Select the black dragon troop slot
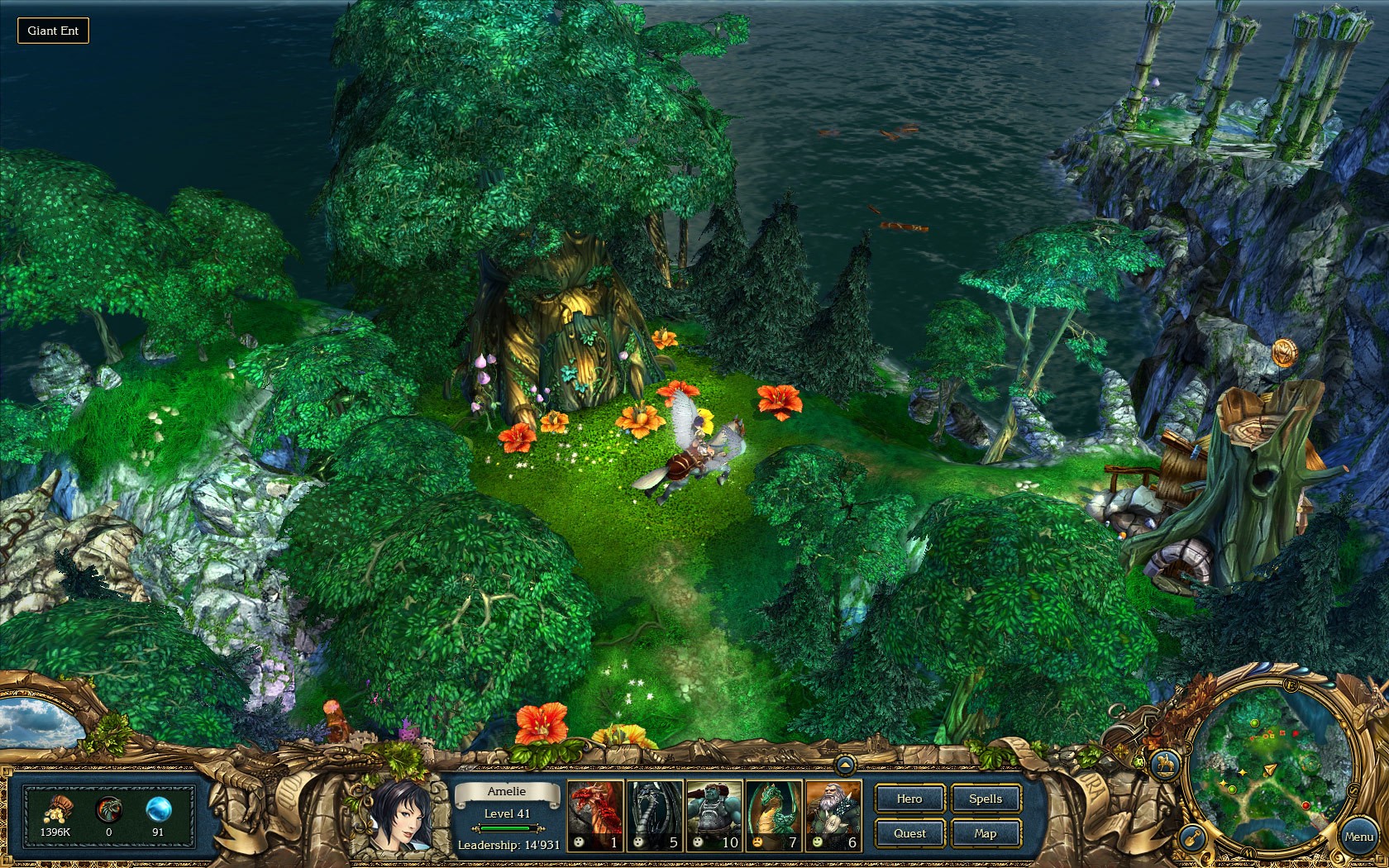The width and height of the screenshot is (1389, 868). tap(655, 816)
